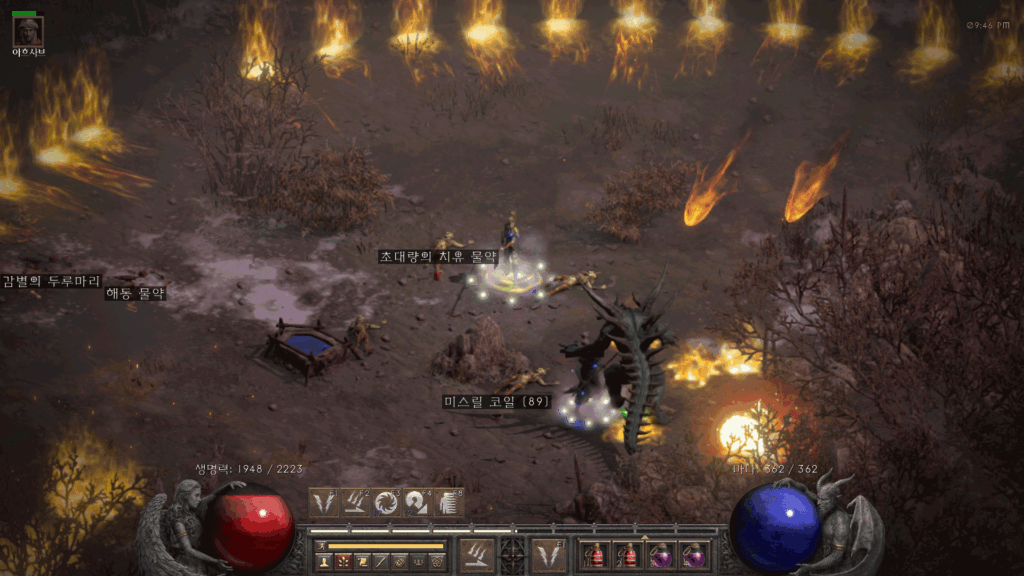This screenshot has width=1024, height=576.
Task: Select the F4 hotkey skill slot
Action: 419,502
